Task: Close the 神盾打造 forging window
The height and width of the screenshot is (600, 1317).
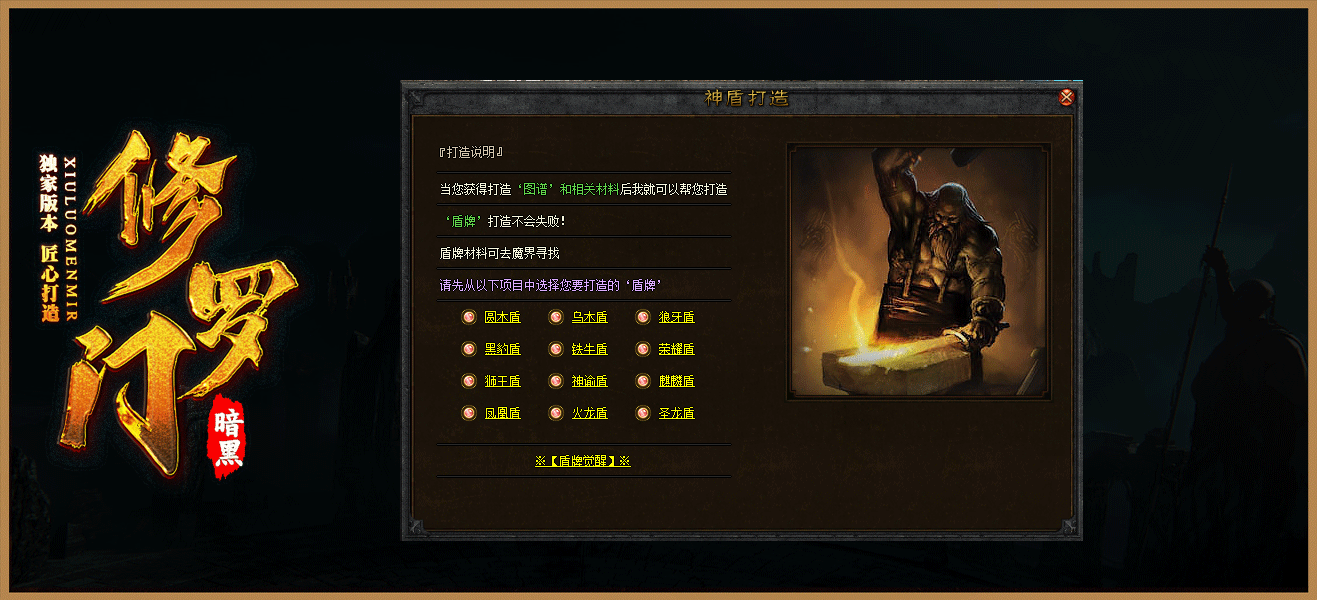Action: 1067,98
